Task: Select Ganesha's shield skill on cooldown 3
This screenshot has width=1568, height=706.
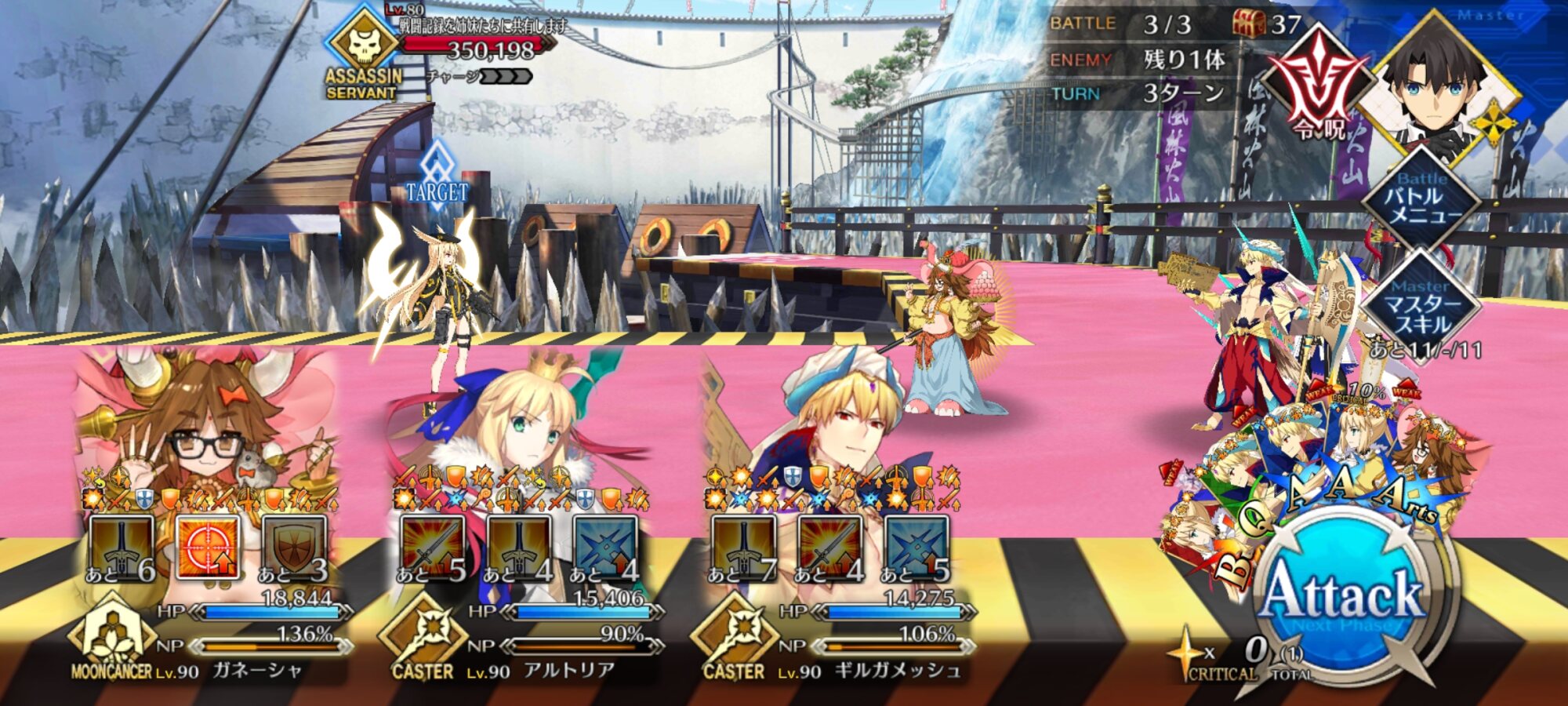Action: click(294, 547)
